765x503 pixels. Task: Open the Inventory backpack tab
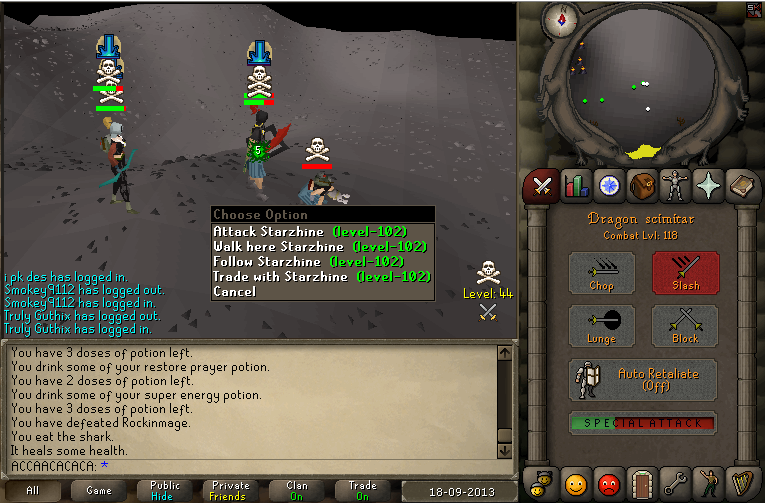641,185
